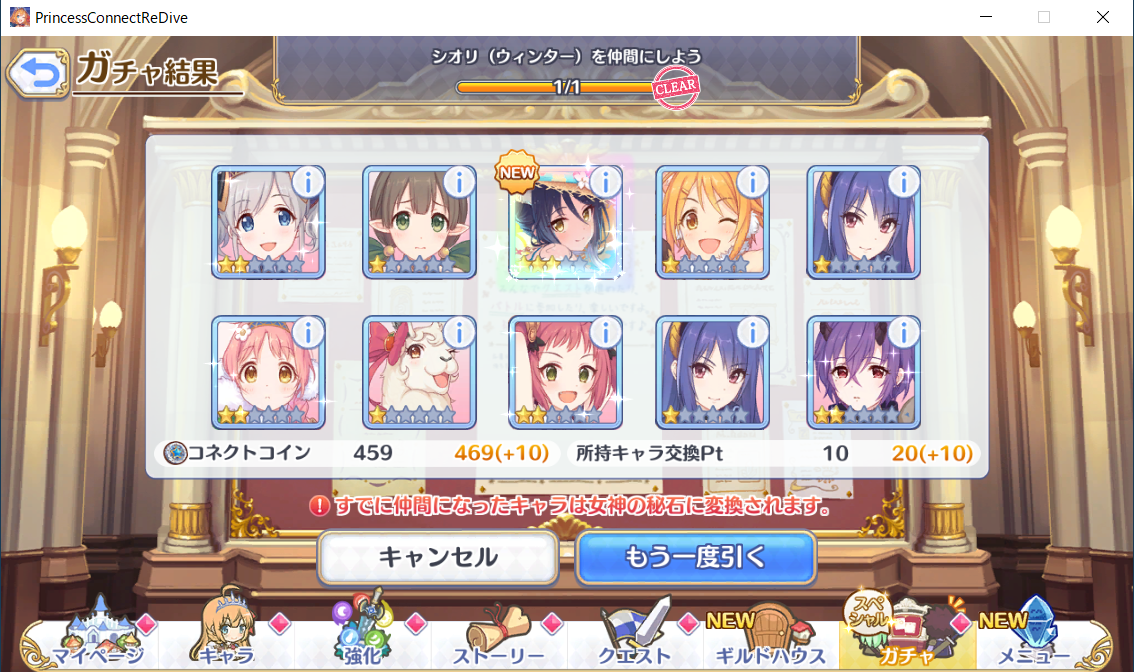Select the winking orange-haired character card
This screenshot has height=672, width=1134.
(711, 224)
